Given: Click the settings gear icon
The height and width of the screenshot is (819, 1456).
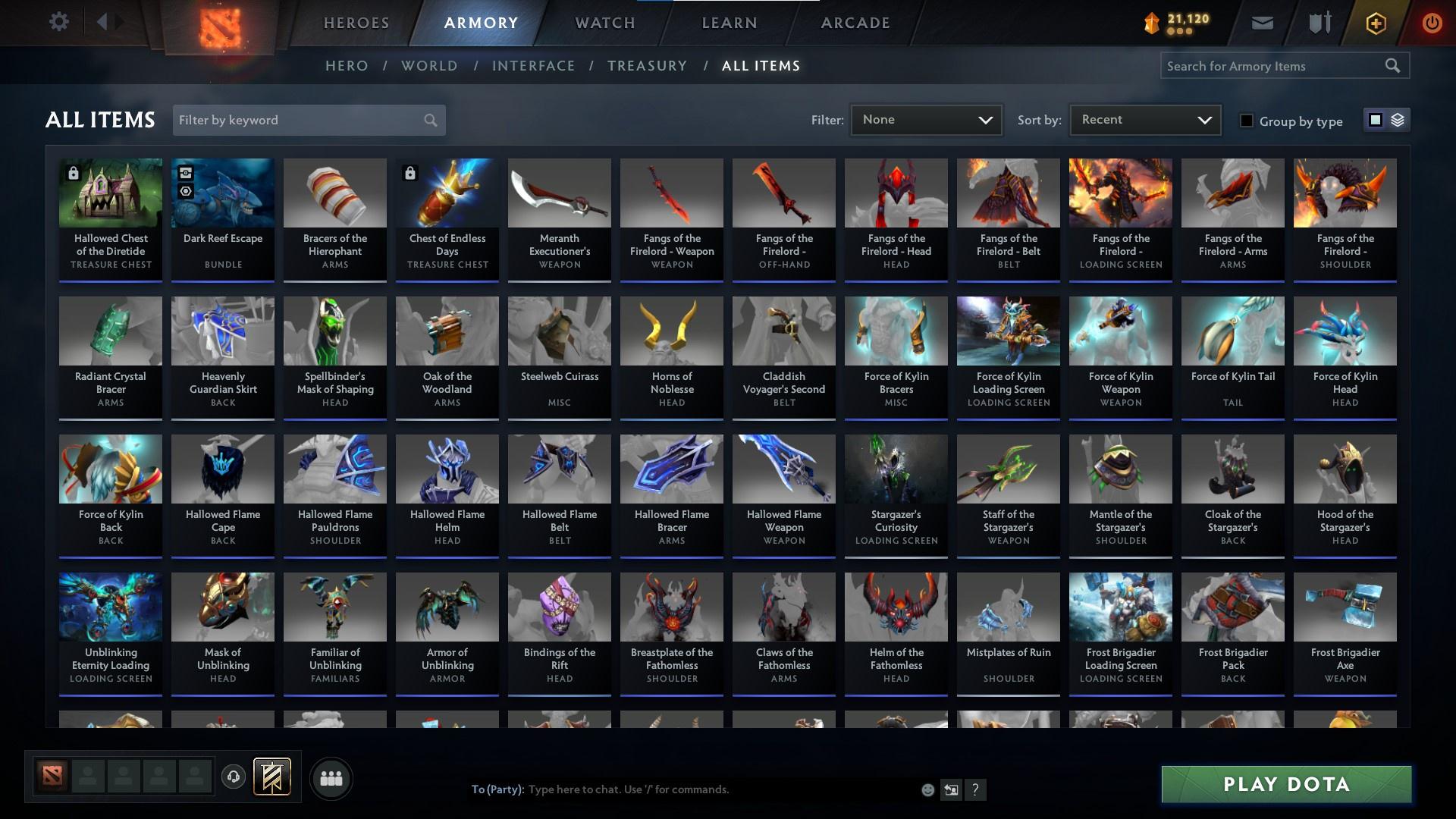Looking at the screenshot, I should [x=59, y=21].
